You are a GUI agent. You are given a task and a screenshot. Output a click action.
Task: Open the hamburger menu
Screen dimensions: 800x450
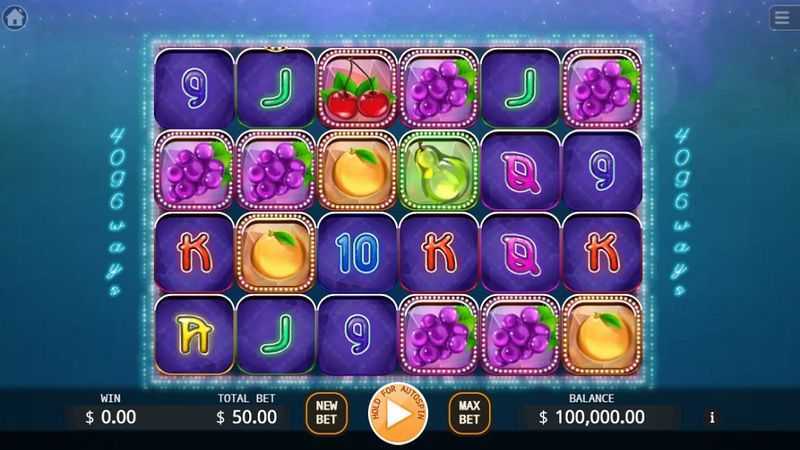pyautogui.click(x=783, y=18)
